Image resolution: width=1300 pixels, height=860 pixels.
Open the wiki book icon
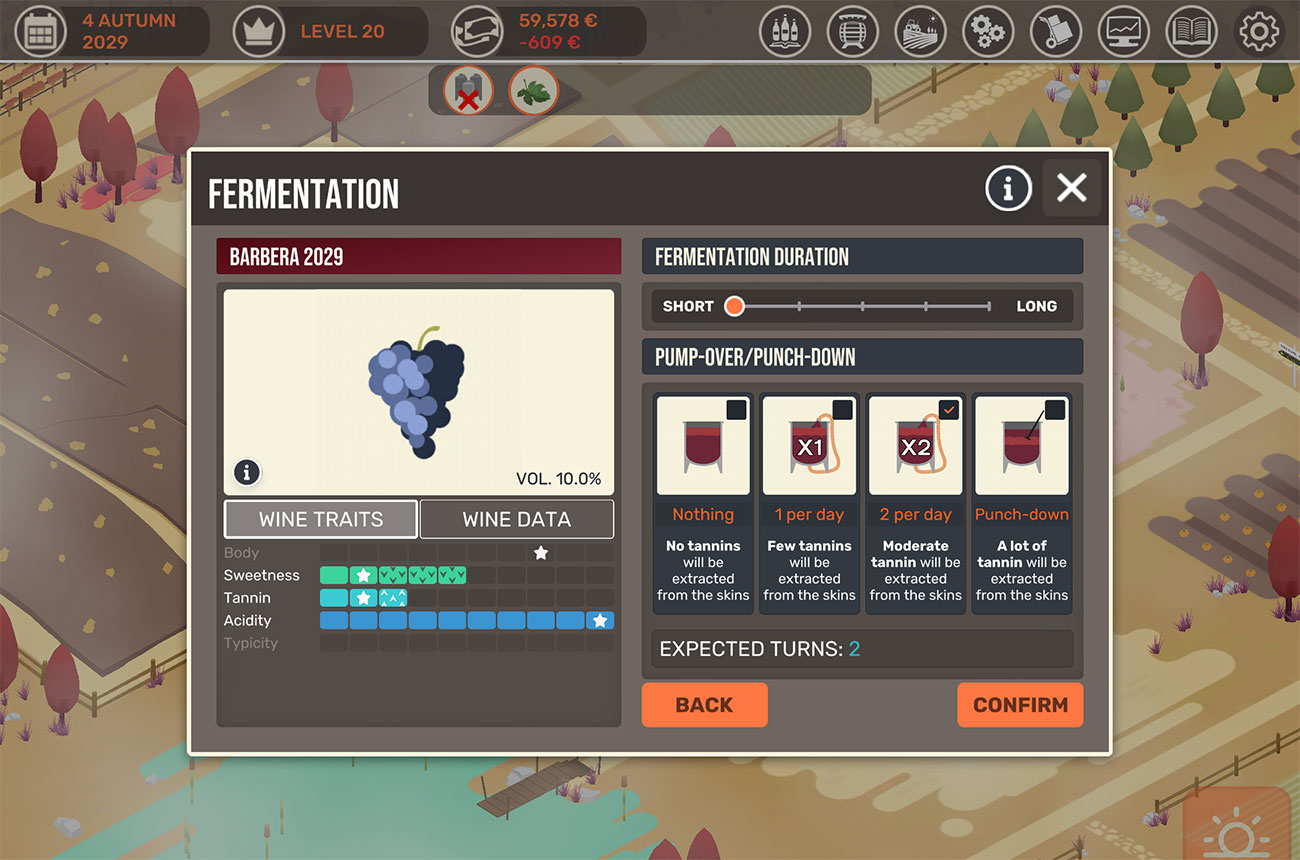[1191, 31]
